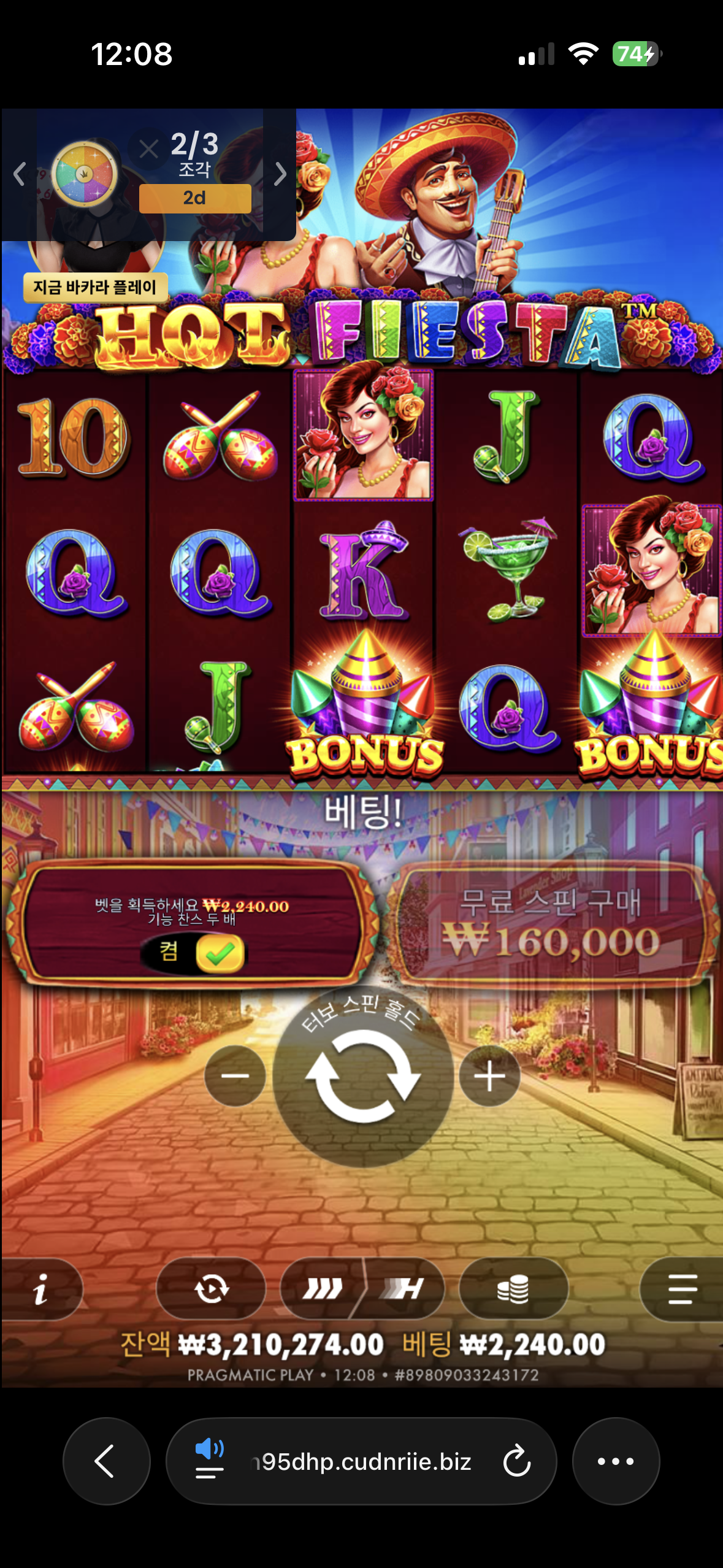Go to previous promo with left arrow
This screenshot has width=723, height=1568.
pyautogui.click(x=19, y=174)
